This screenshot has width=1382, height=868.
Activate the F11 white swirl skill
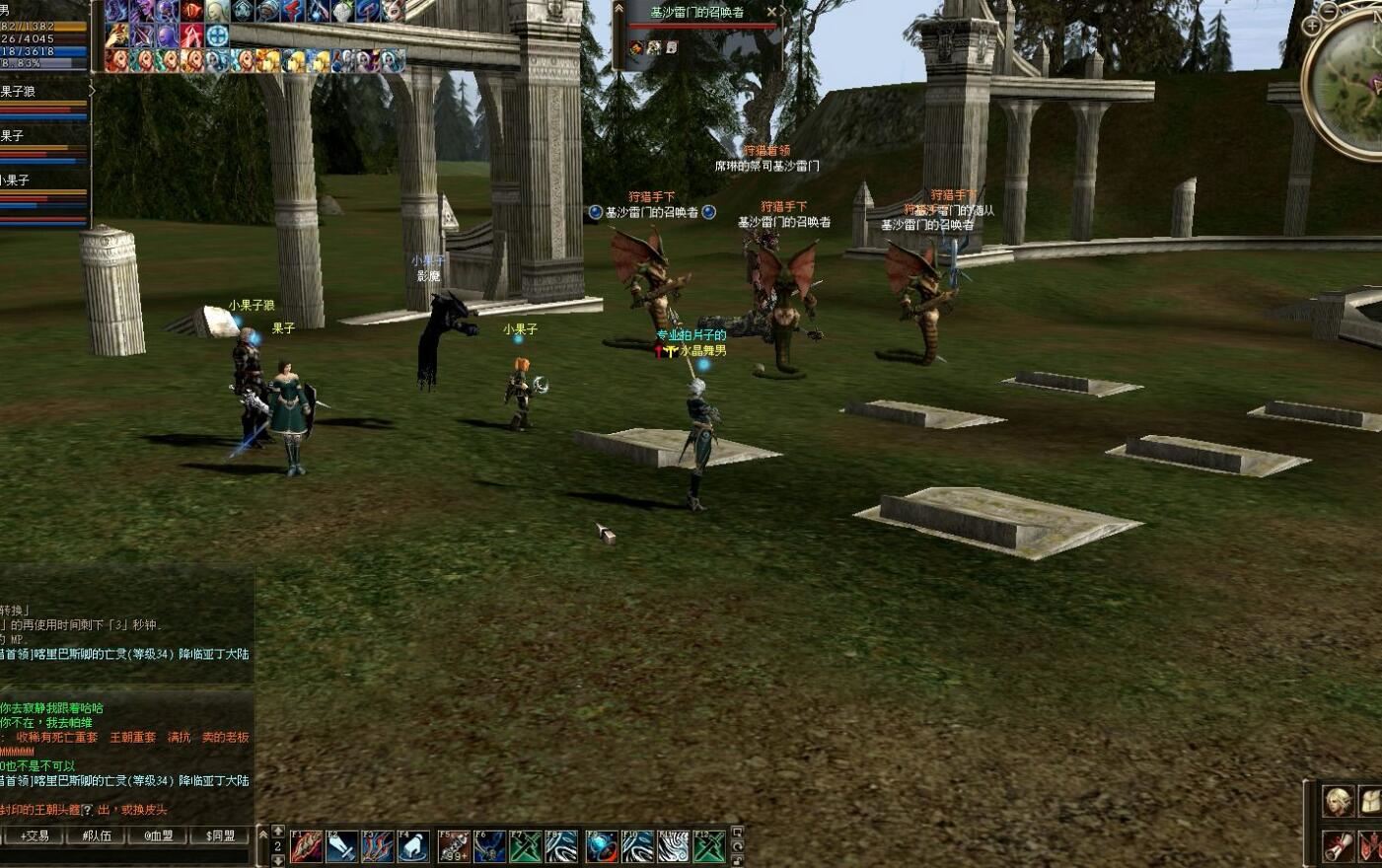(674, 846)
